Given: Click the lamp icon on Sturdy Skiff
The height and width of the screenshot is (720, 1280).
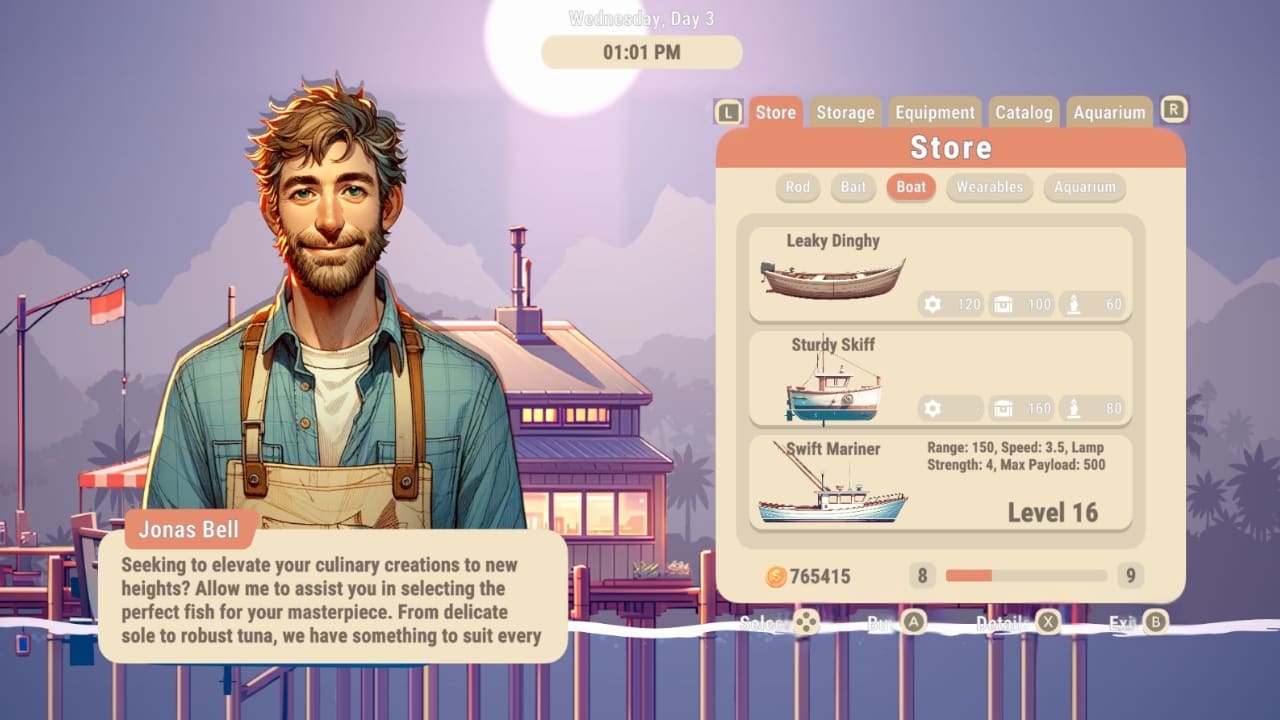Looking at the screenshot, I should 1073,408.
